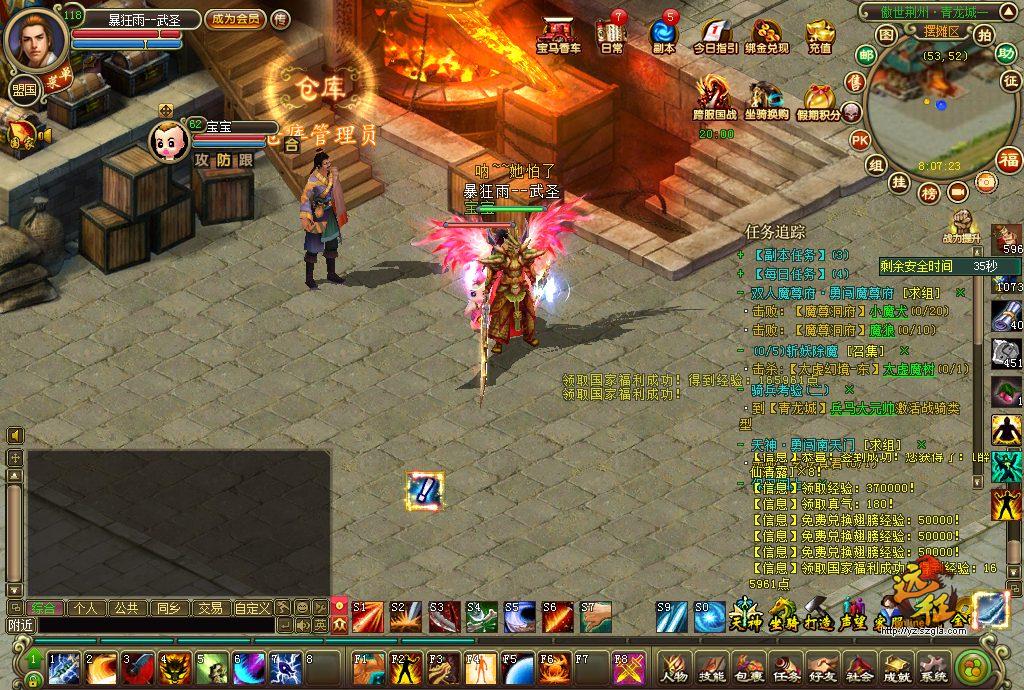Click the 成为会员 become member button
Screen dimensions: 1024x690
click(234, 19)
